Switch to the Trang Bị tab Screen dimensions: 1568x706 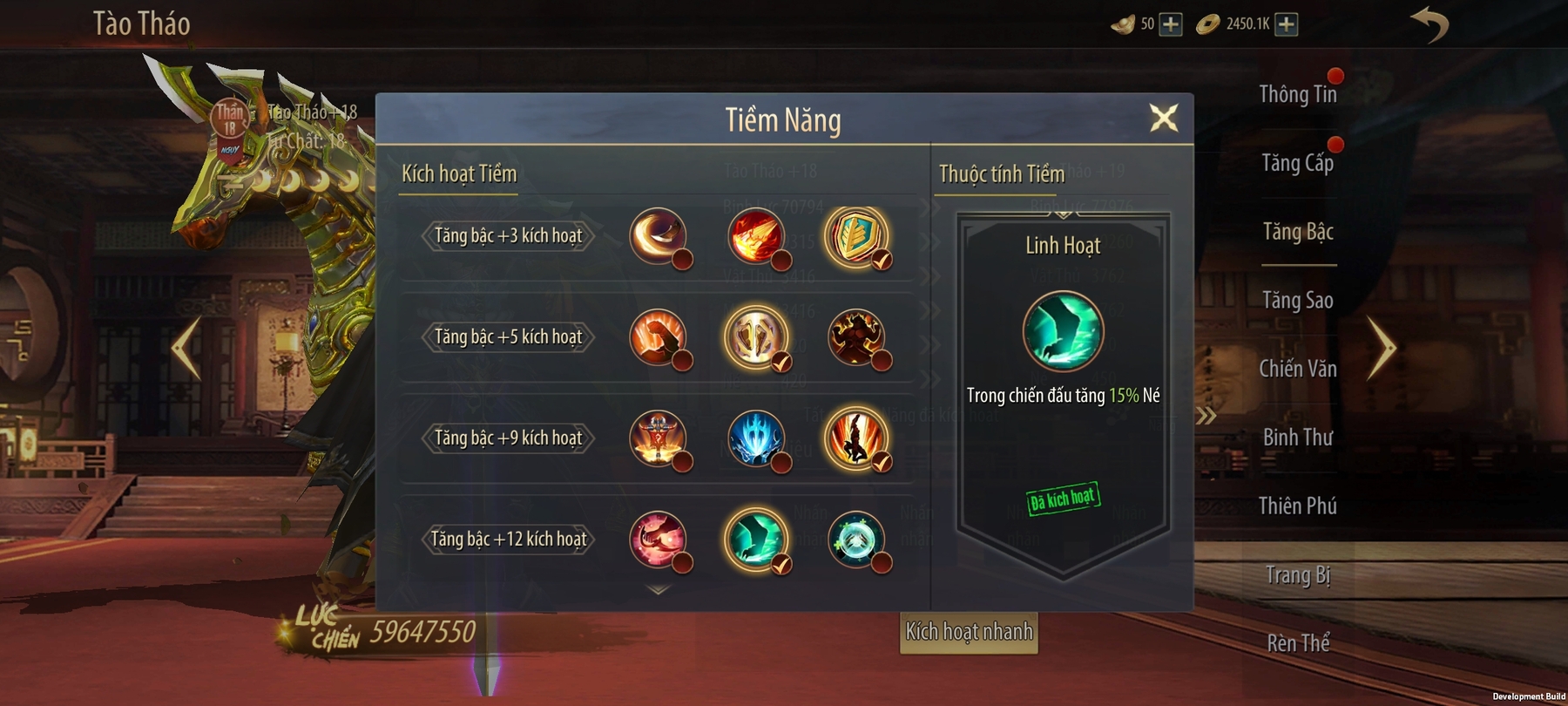click(x=1297, y=575)
